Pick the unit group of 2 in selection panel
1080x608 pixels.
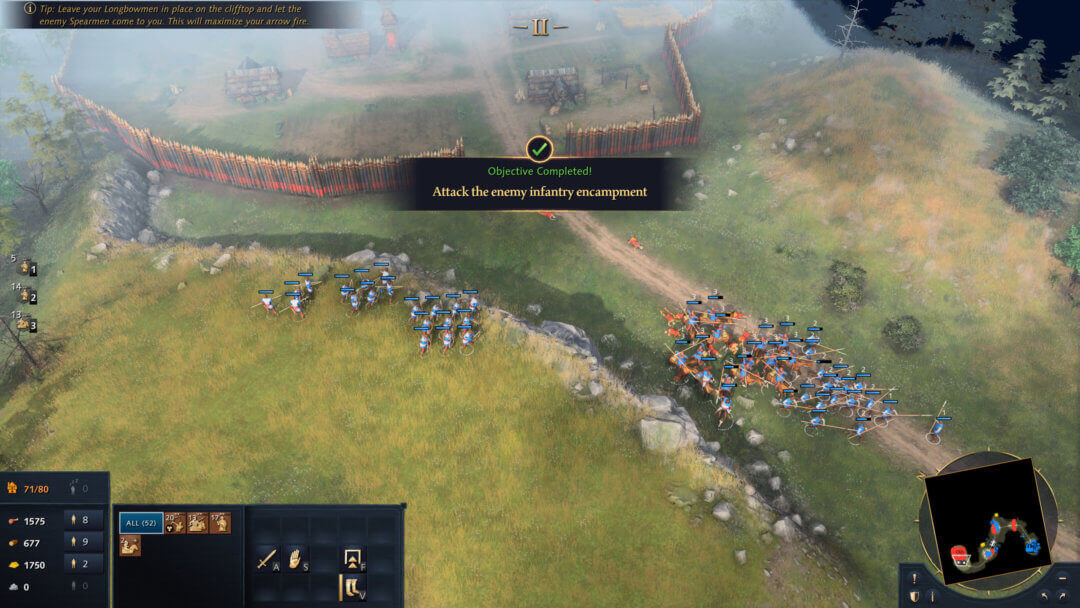click(x=130, y=546)
